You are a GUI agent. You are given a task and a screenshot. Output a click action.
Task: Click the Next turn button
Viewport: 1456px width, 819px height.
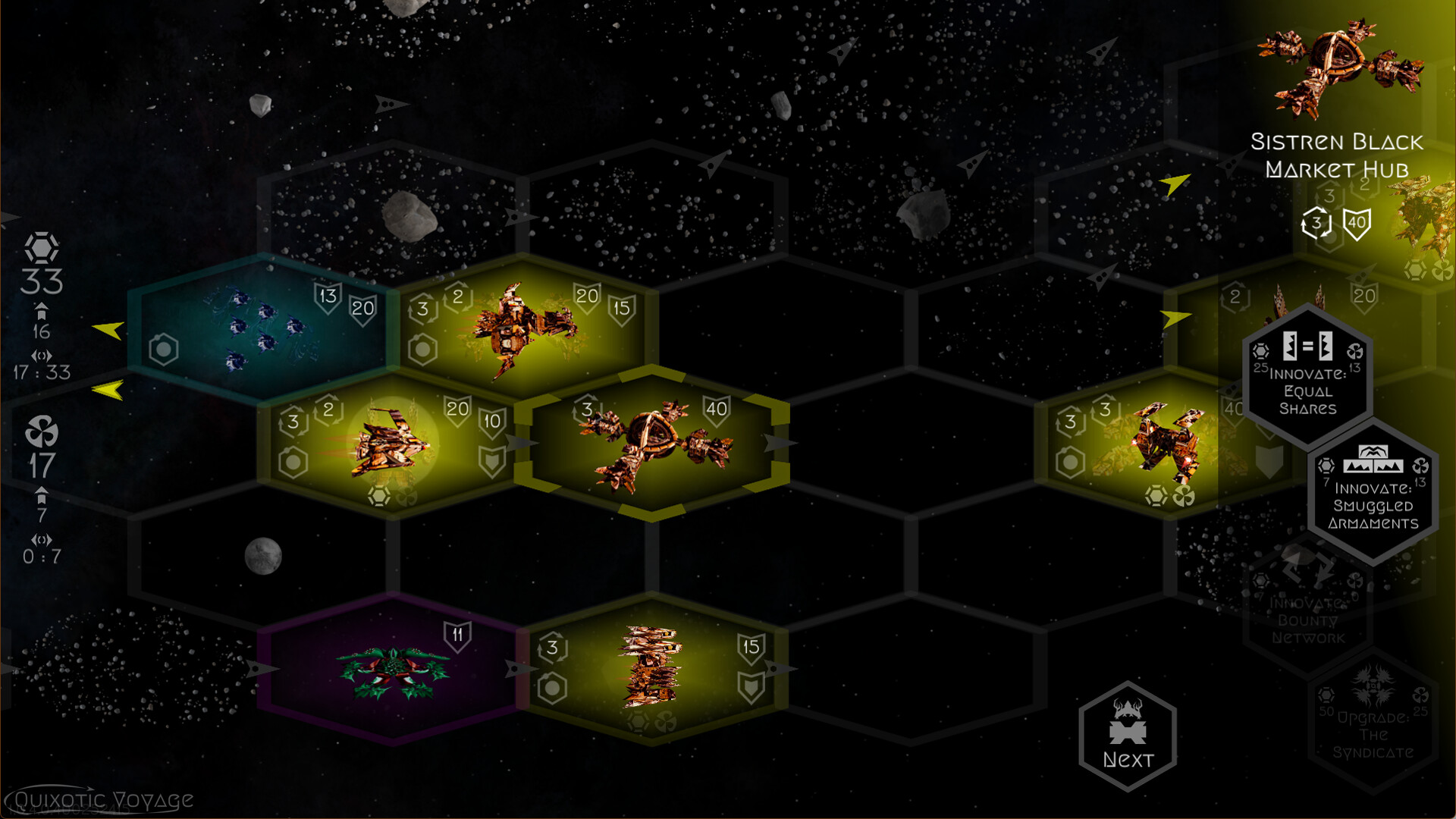tap(1128, 737)
